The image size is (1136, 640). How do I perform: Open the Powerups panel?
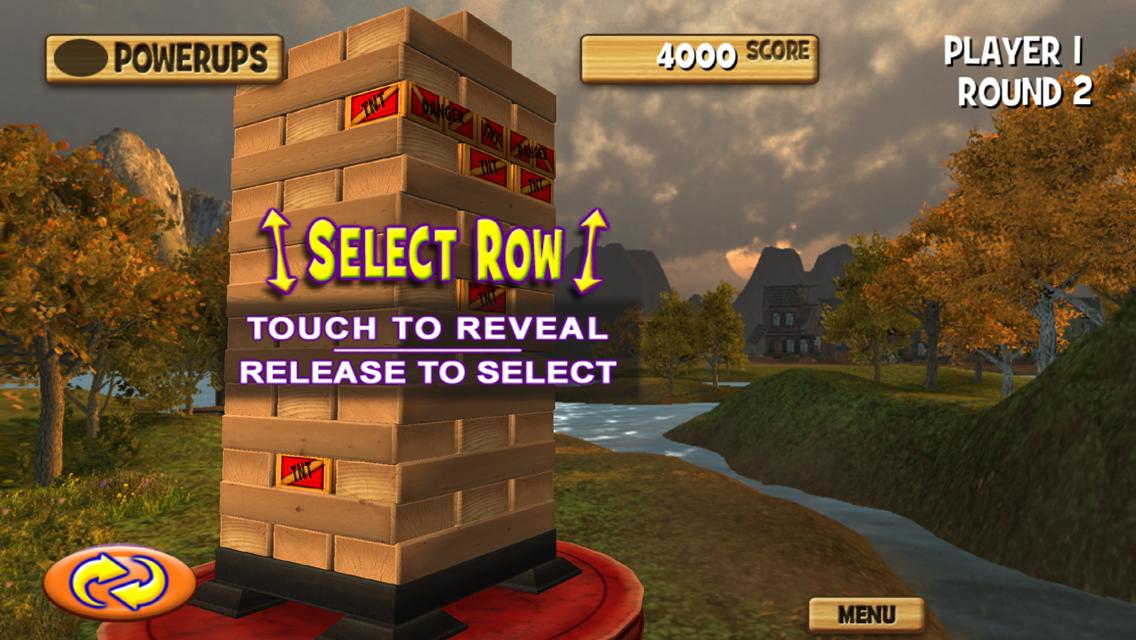click(x=164, y=59)
